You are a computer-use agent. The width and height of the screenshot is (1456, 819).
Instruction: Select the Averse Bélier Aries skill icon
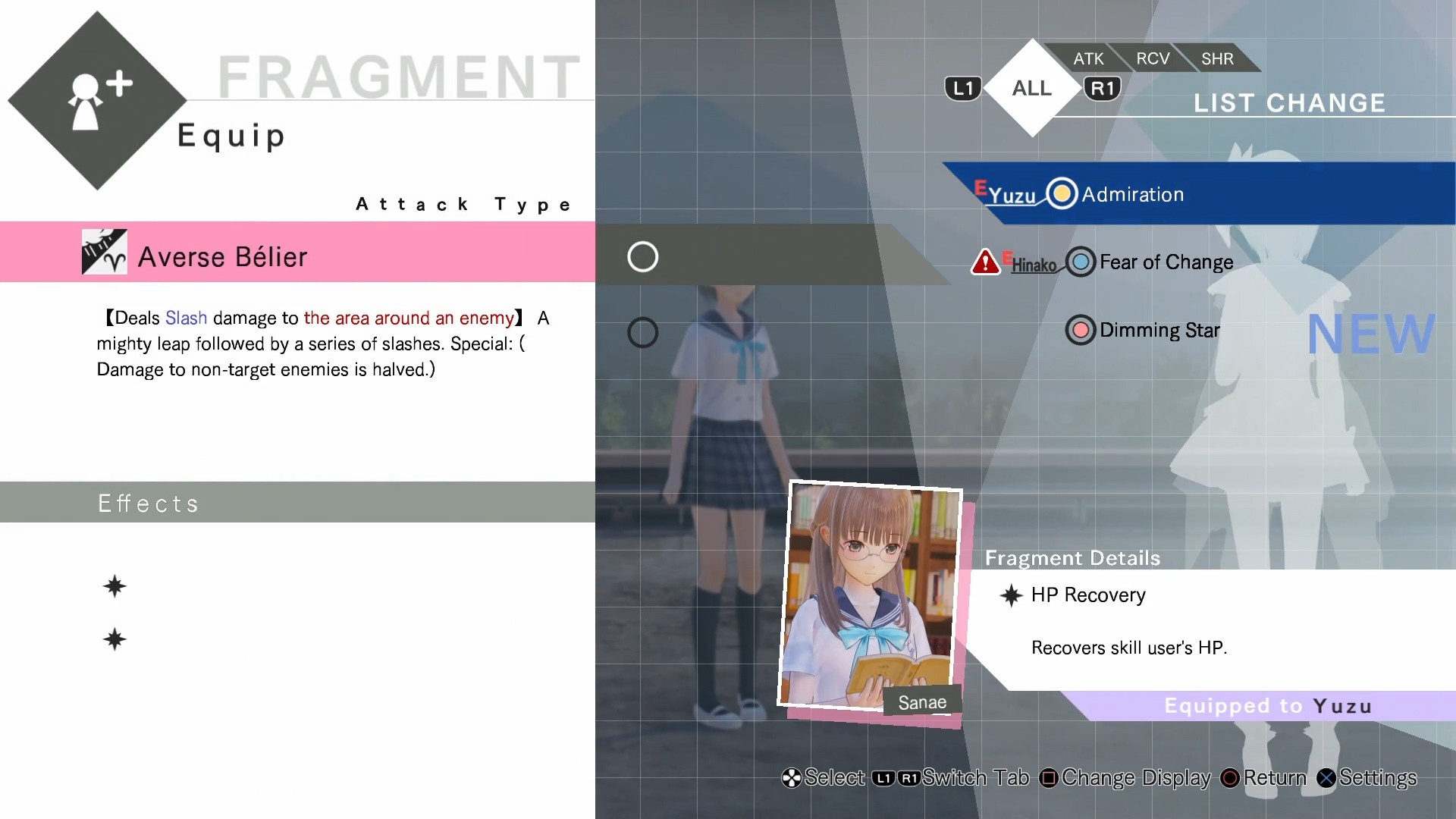(104, 253)
